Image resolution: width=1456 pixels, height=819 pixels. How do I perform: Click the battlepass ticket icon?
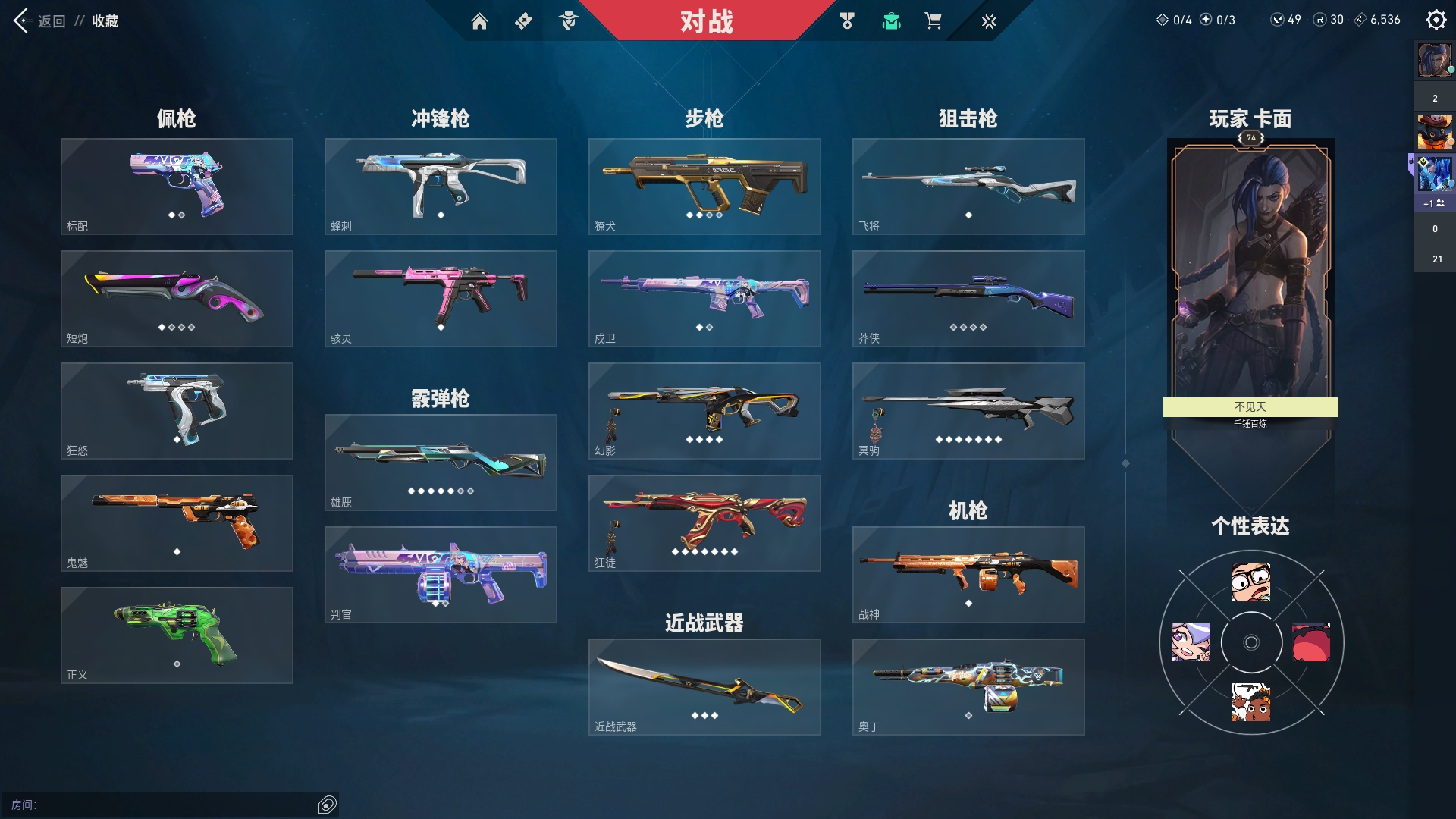(524, 21)
